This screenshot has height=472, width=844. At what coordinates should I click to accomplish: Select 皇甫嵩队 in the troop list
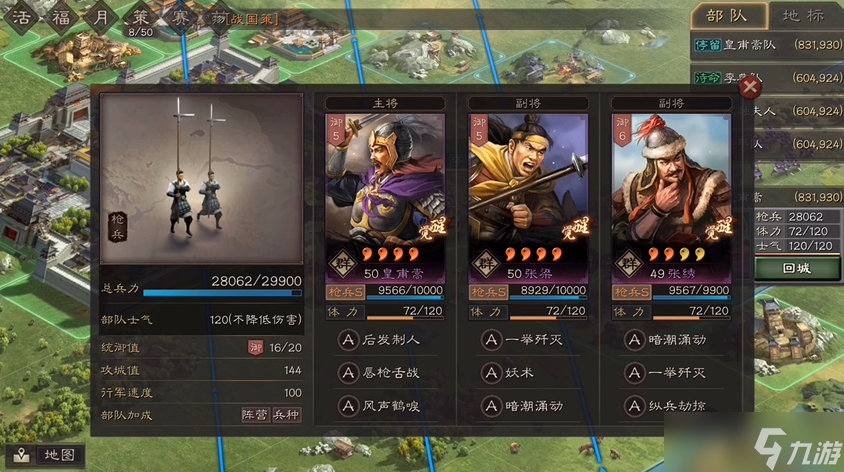point(766,45)
